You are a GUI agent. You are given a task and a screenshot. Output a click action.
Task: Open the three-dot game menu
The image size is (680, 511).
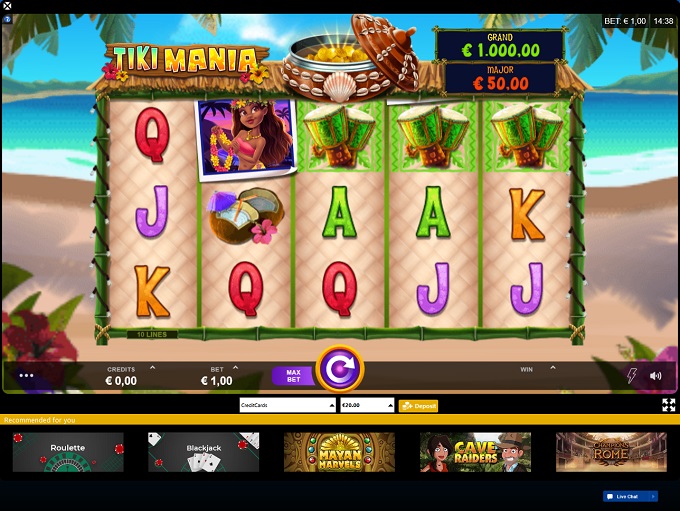[x=26, y=376]
